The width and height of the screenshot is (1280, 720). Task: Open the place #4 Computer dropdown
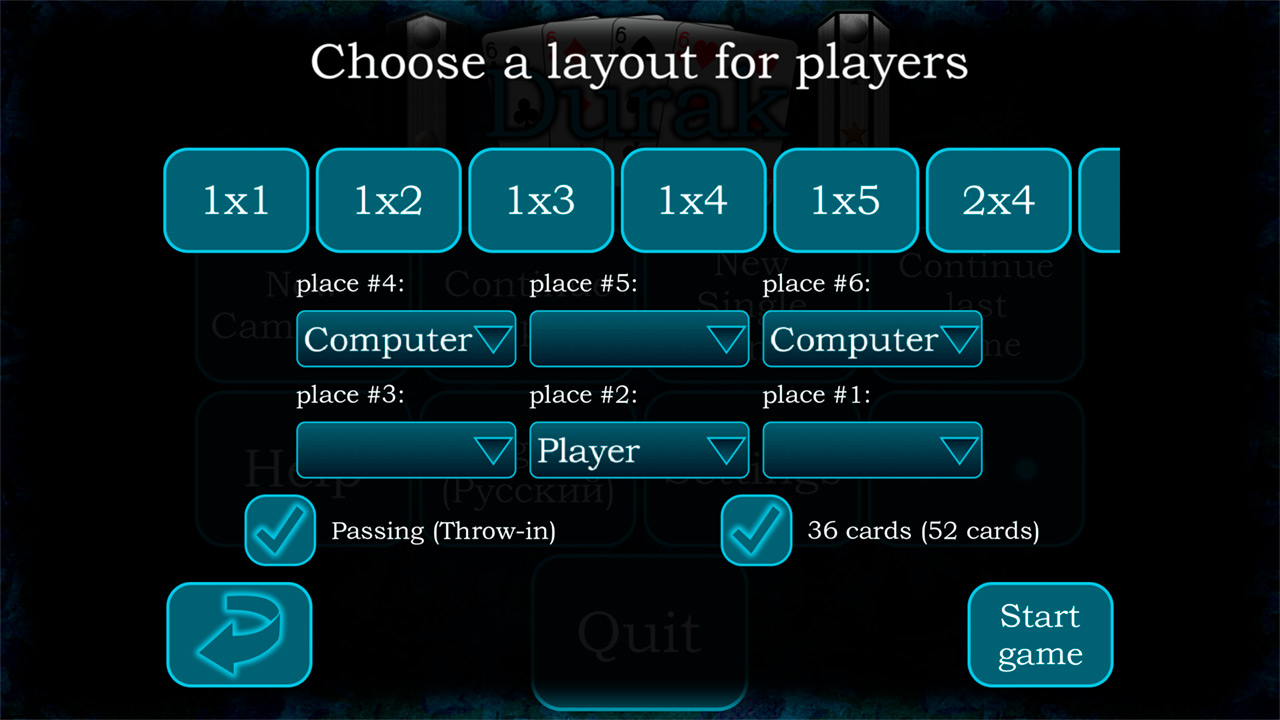(x=405, y=339)
